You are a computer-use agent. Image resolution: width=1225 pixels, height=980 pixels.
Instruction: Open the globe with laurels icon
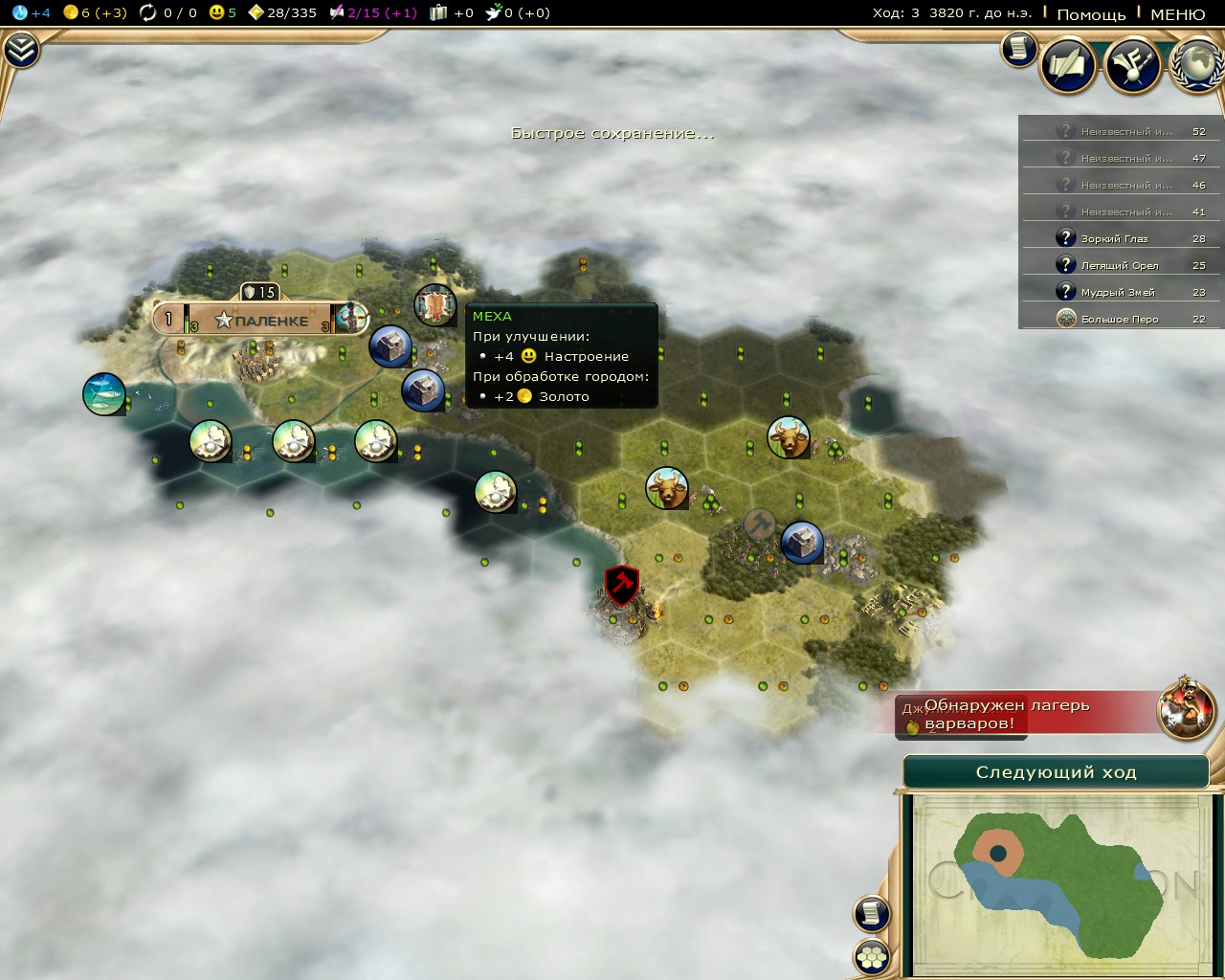click(1198, 65)
